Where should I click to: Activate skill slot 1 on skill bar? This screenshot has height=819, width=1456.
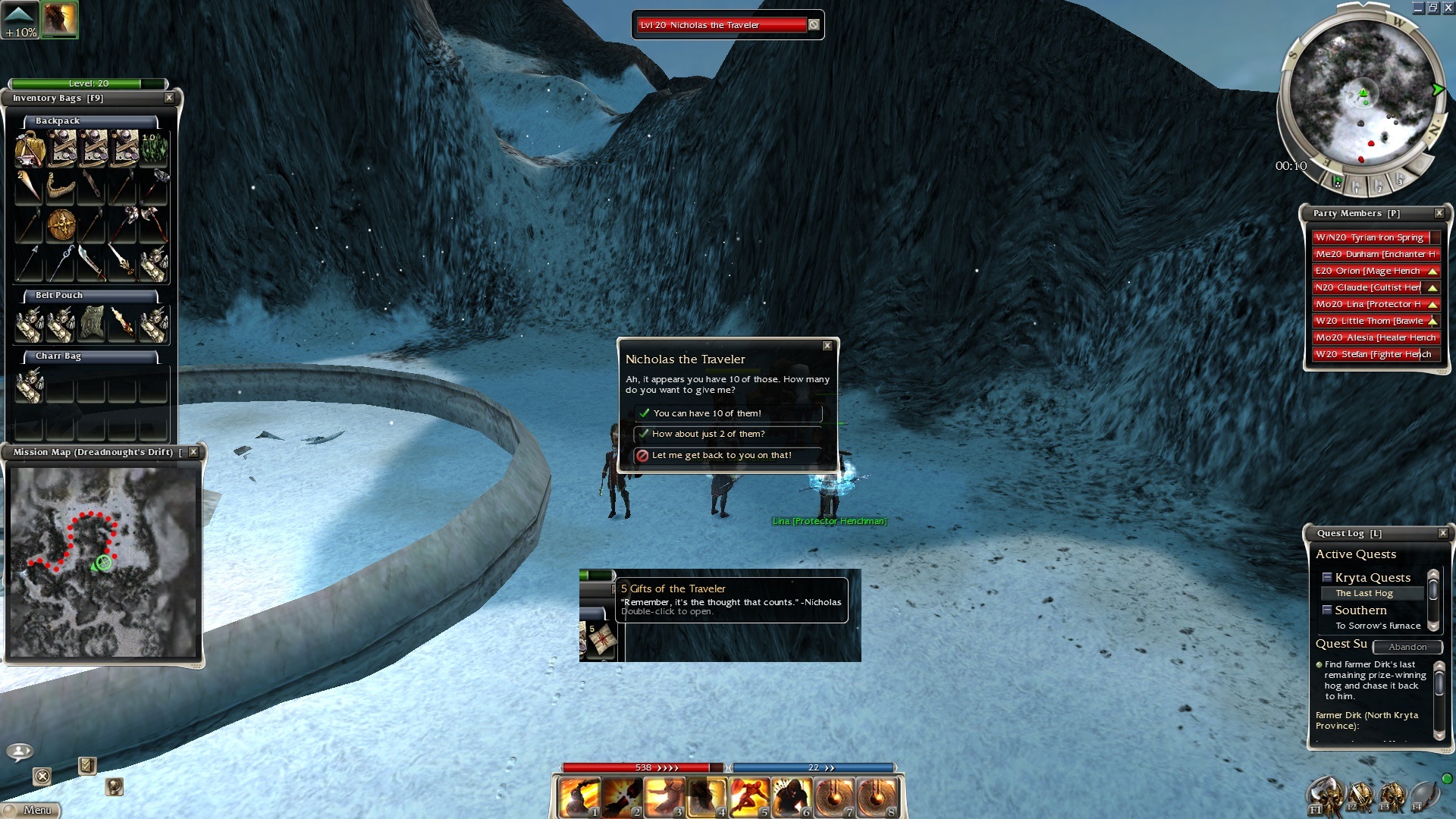pyautogui.click(x=579, y=798)
